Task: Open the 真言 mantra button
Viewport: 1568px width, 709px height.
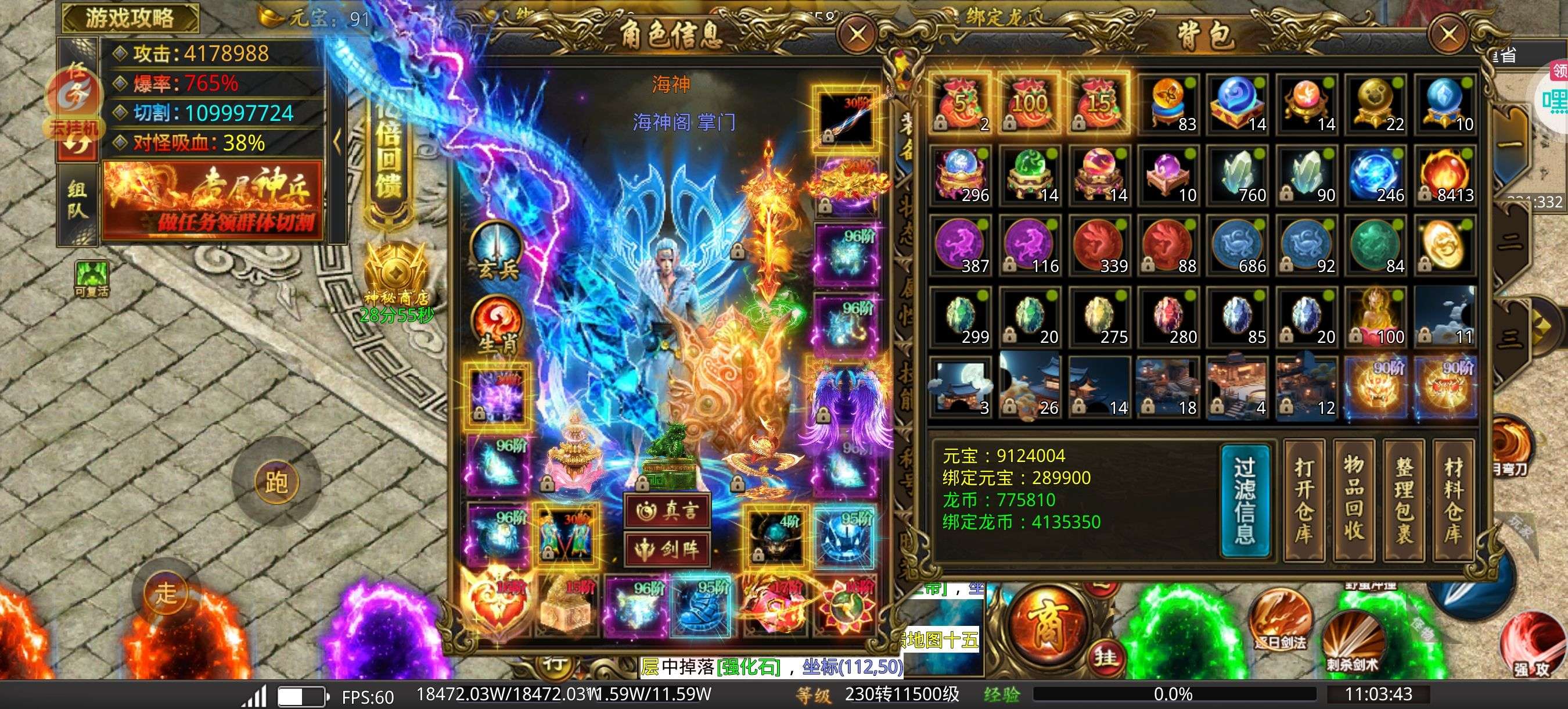Action: point(667,510)
